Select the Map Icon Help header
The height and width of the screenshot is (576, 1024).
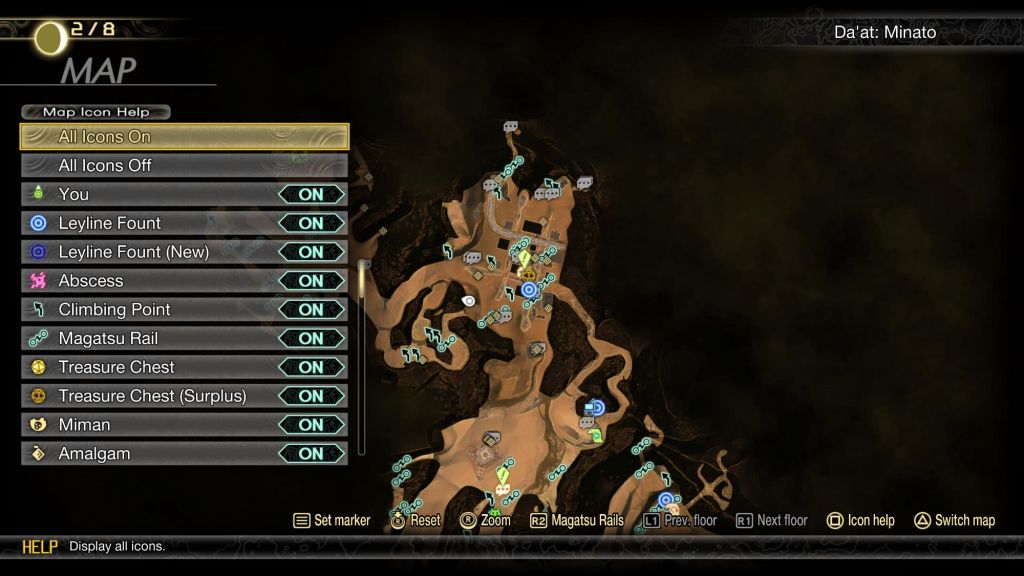tap(95, 112)
